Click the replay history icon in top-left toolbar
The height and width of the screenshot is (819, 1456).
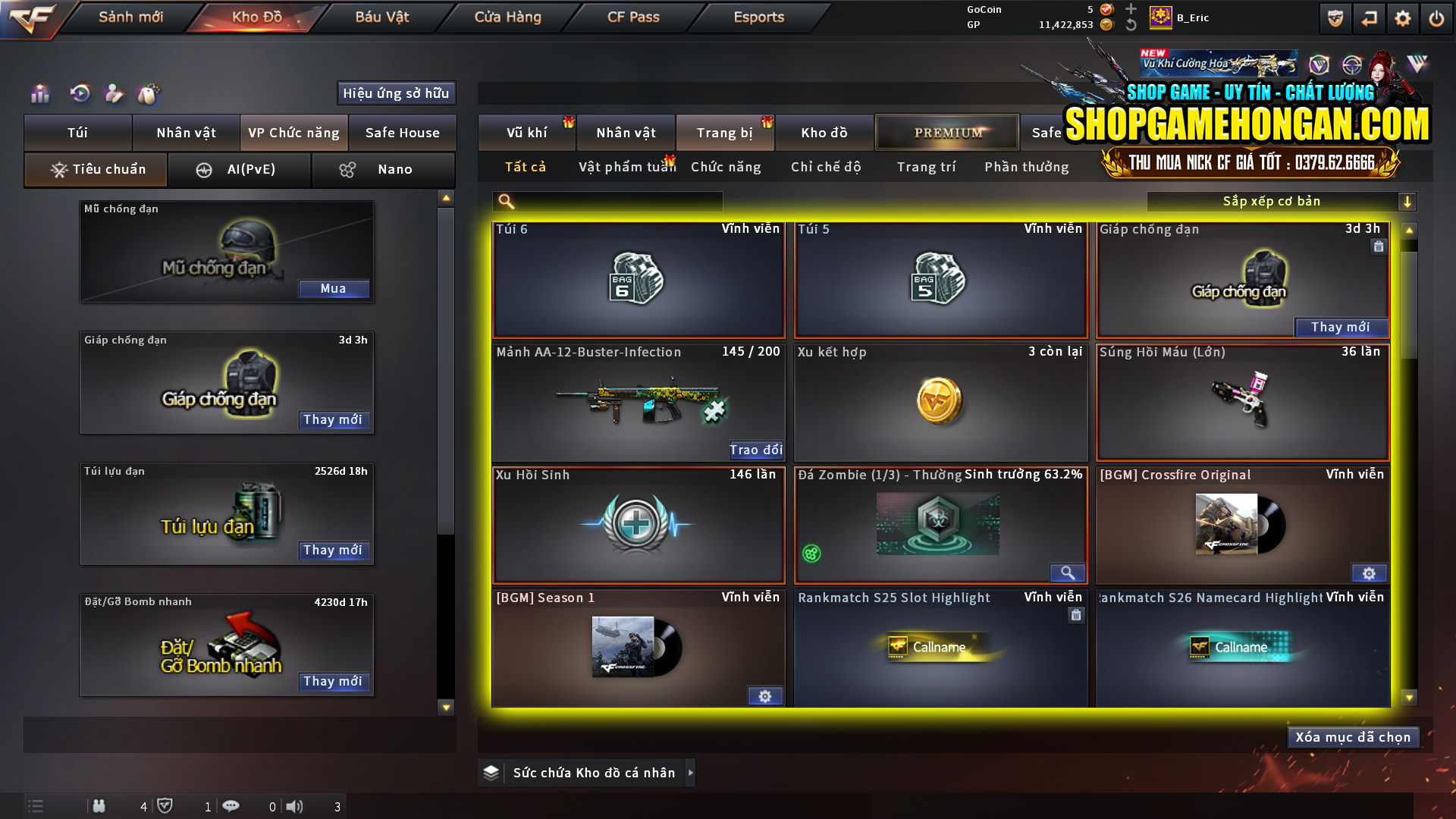[79, 93]
